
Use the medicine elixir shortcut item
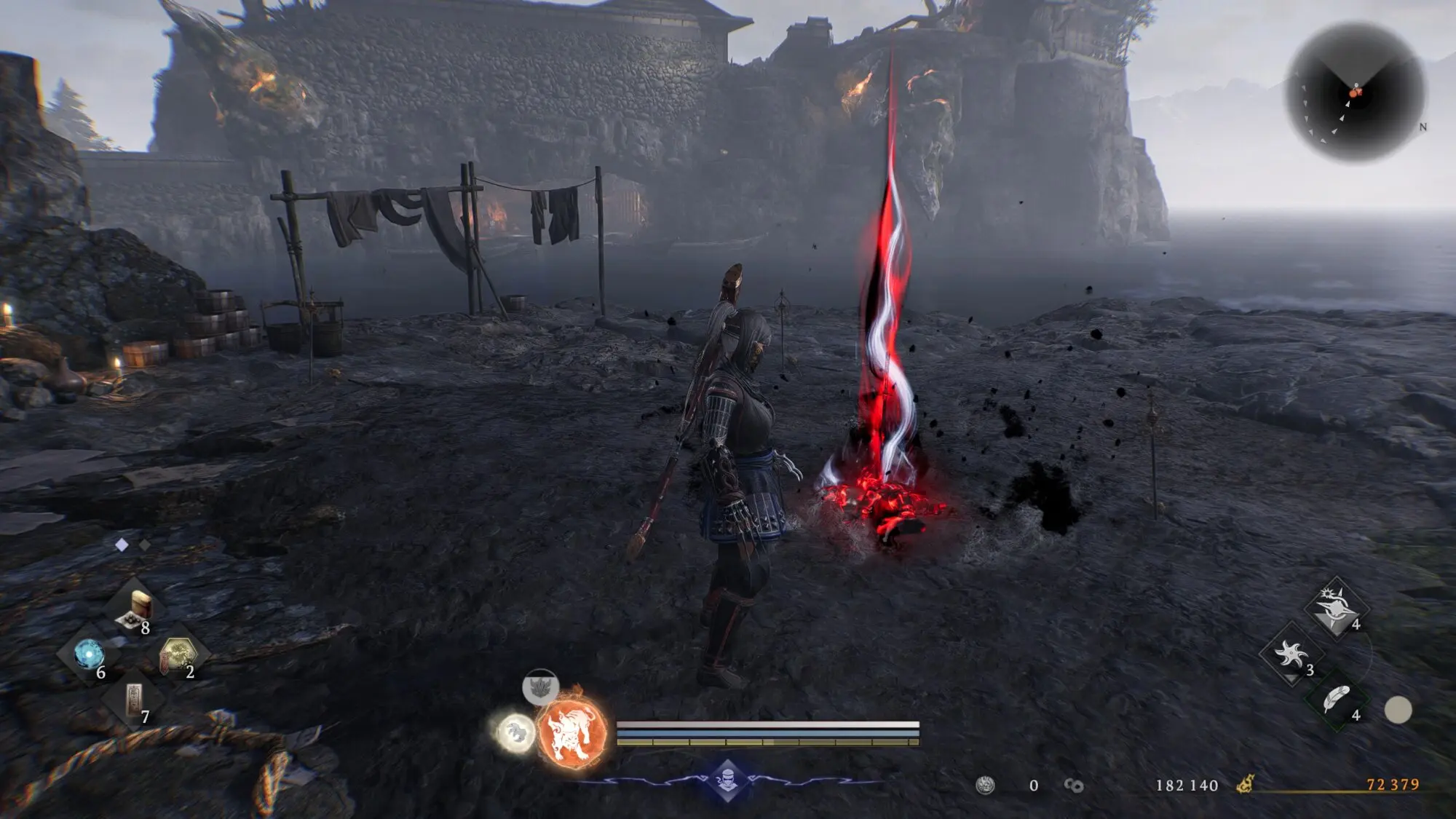[x=135, y=609]
